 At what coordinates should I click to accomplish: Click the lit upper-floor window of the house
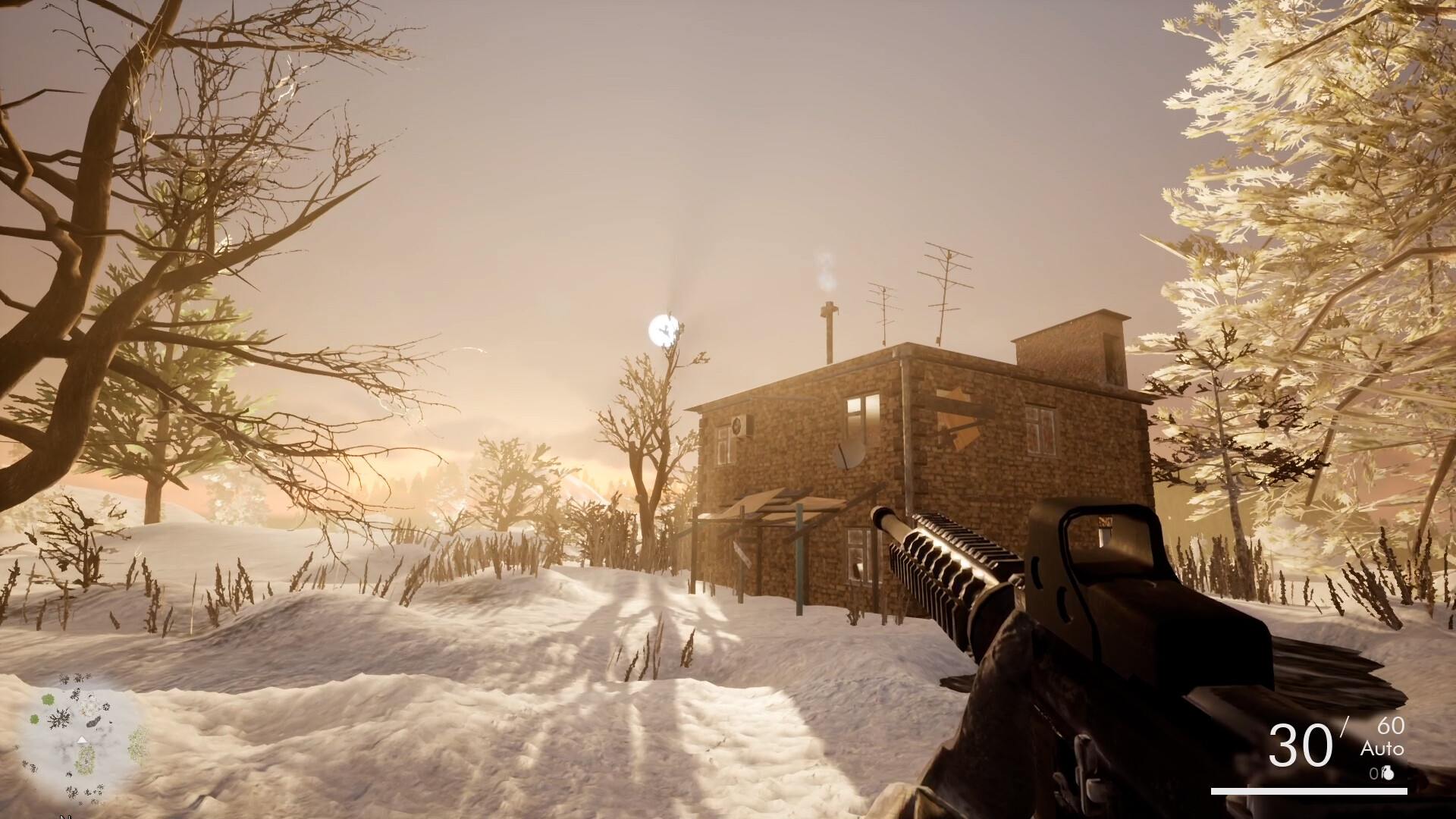[x=861, y=417]
